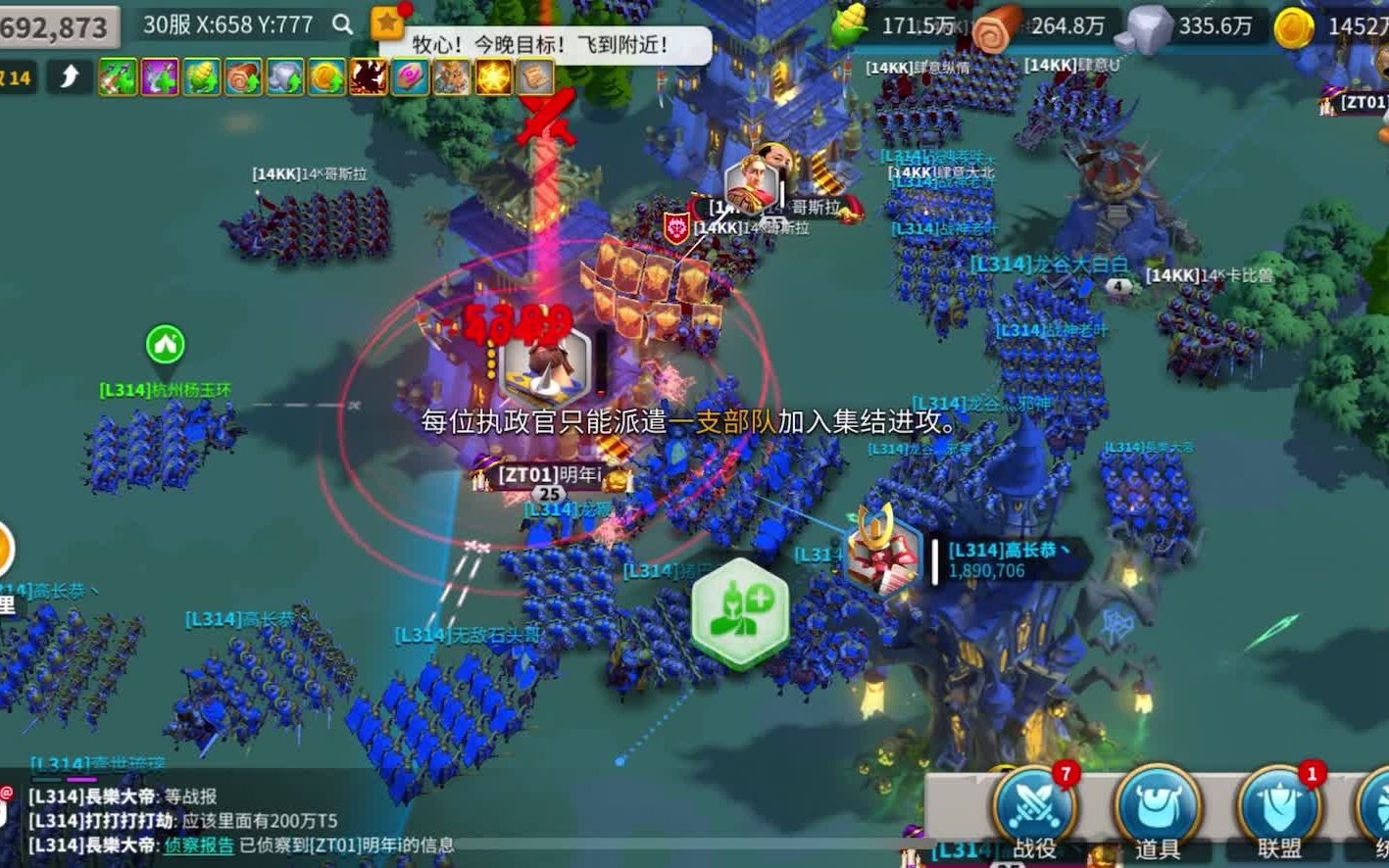Select the 高长恭 commander army portrait

(884, 555)
